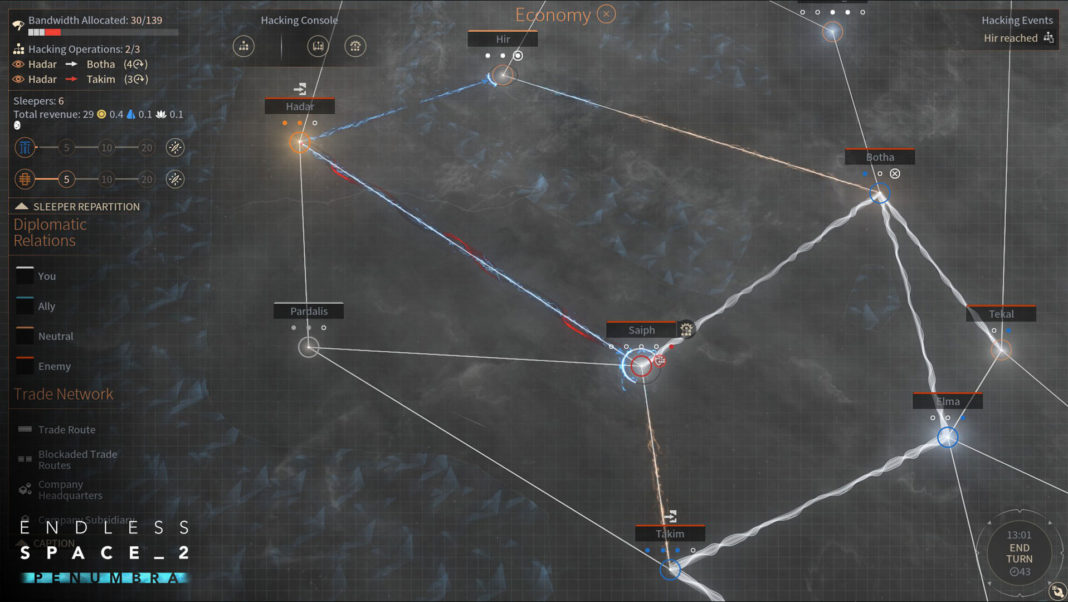Select the Saiph system label
Viewport: 1068px width, 602px height.
pos(641,331)
